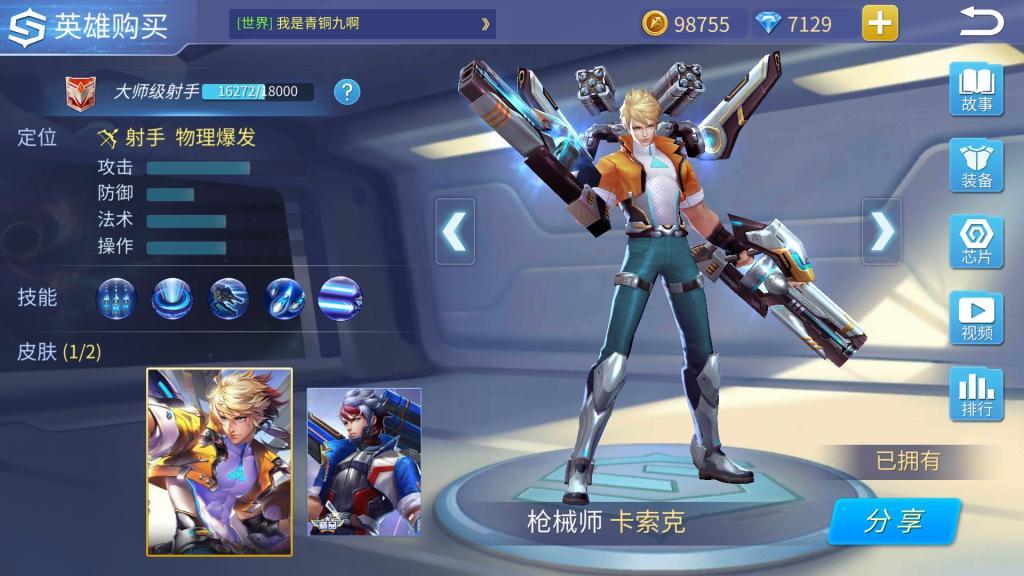Switch to the next hero with right arrow
This screenshot has height=576, width=1024.
[x=881, y=231]
